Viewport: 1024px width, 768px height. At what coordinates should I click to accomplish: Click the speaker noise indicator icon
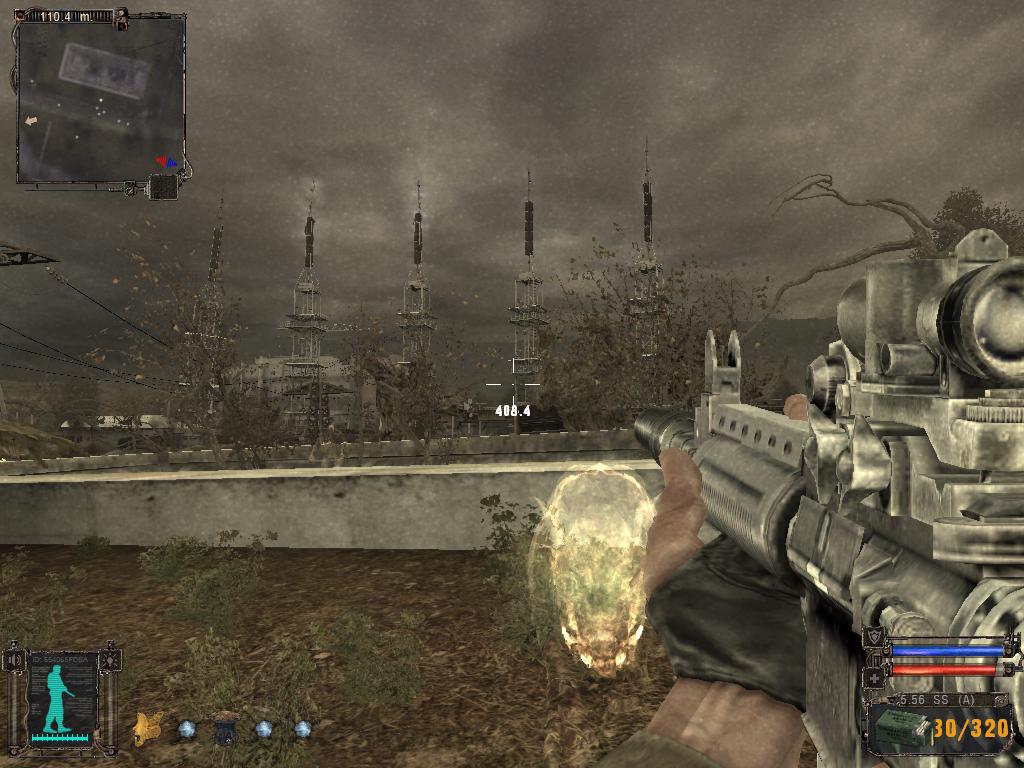[x=14, y=660]
